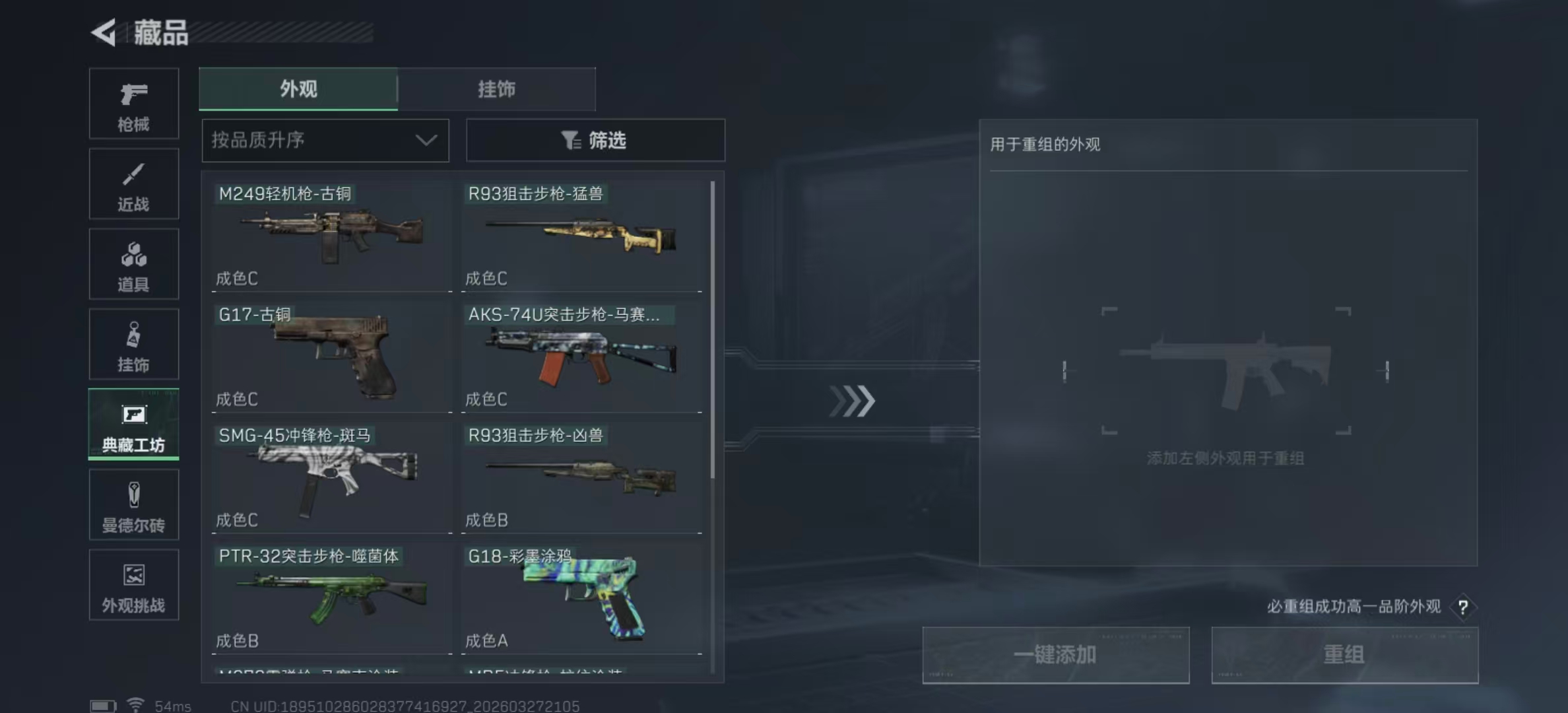
Task: Select the 挂饰 charm category icon
Action: pos(133,344)
